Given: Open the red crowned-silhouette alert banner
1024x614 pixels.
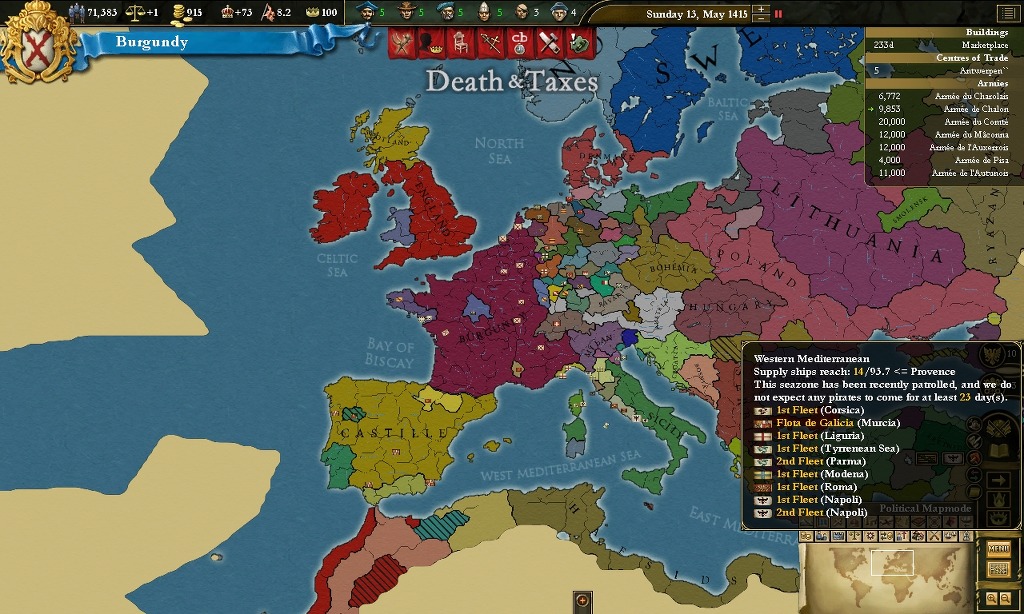Looking at the screenshot, I should pyautogui.click(x=431, y=43).
